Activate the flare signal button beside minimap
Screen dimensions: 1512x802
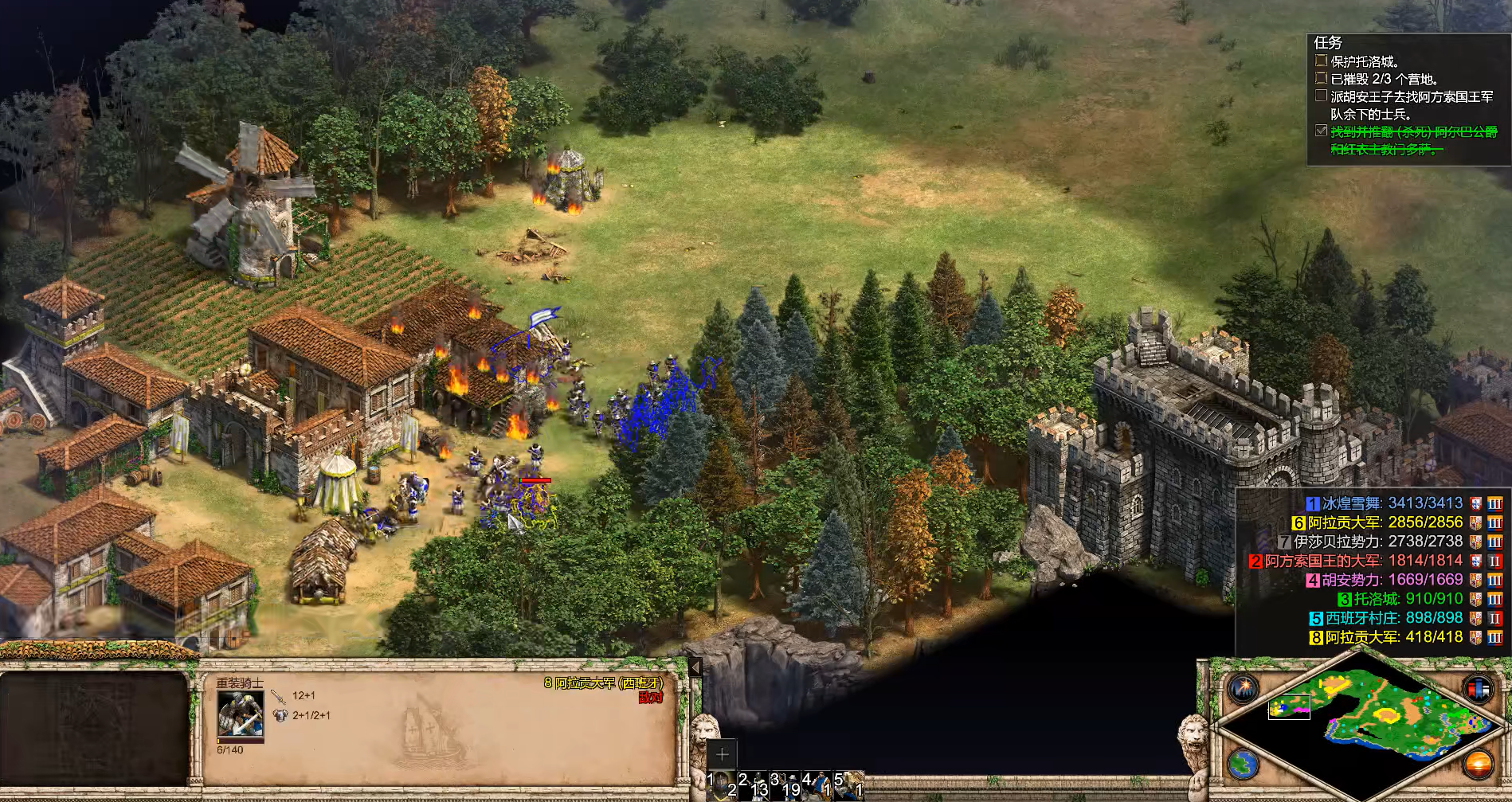1243,688
